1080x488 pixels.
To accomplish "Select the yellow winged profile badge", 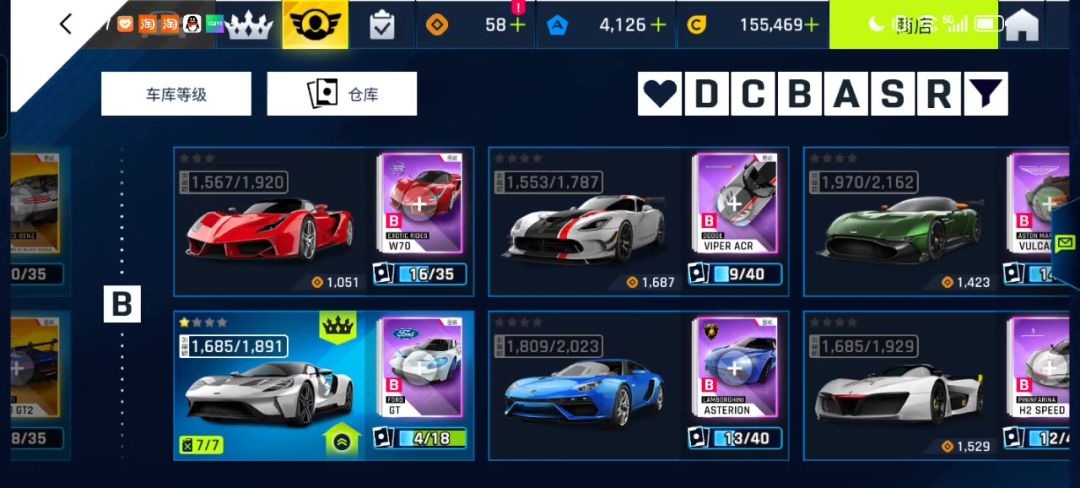I will (315, 25).
